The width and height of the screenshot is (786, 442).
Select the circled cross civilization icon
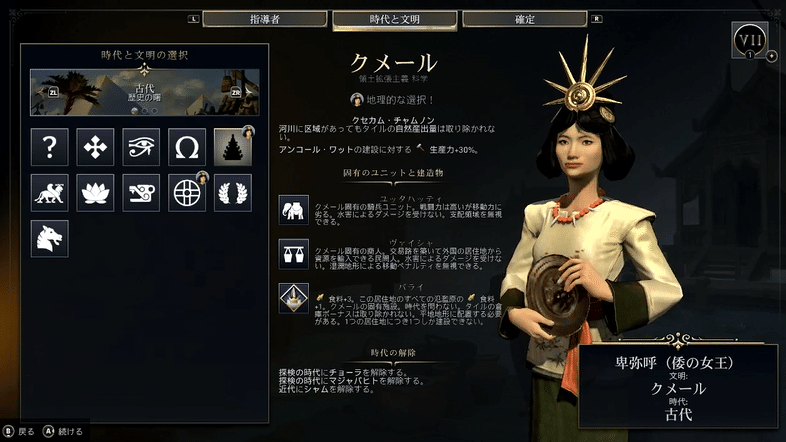point(187,192)
